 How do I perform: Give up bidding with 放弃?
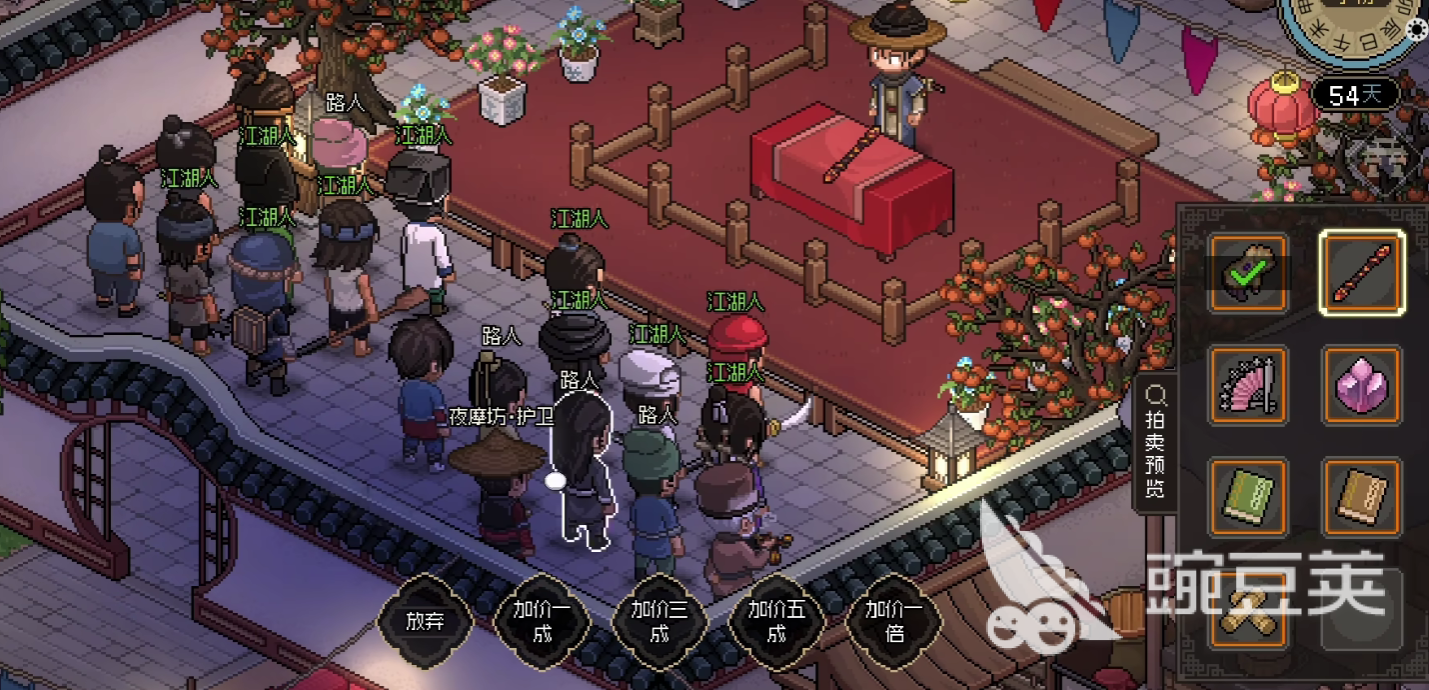click(424, 621)
